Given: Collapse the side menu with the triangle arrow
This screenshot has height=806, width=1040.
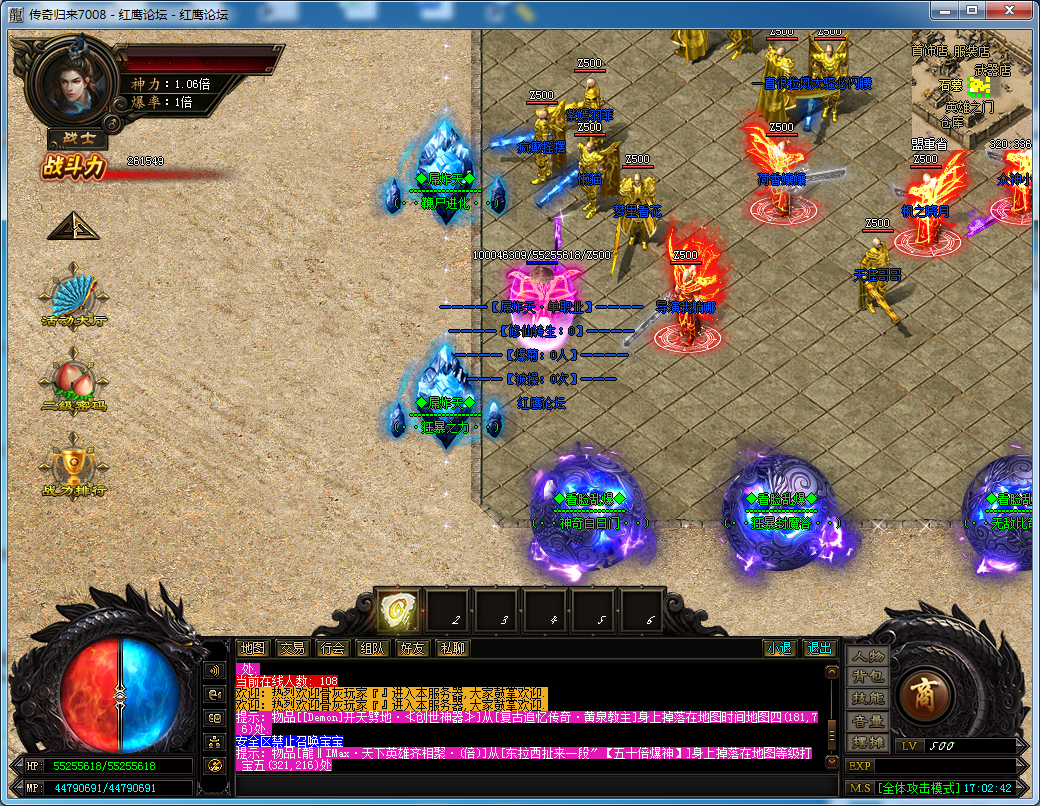Looking at the screenshot, I should click(73, 226).
